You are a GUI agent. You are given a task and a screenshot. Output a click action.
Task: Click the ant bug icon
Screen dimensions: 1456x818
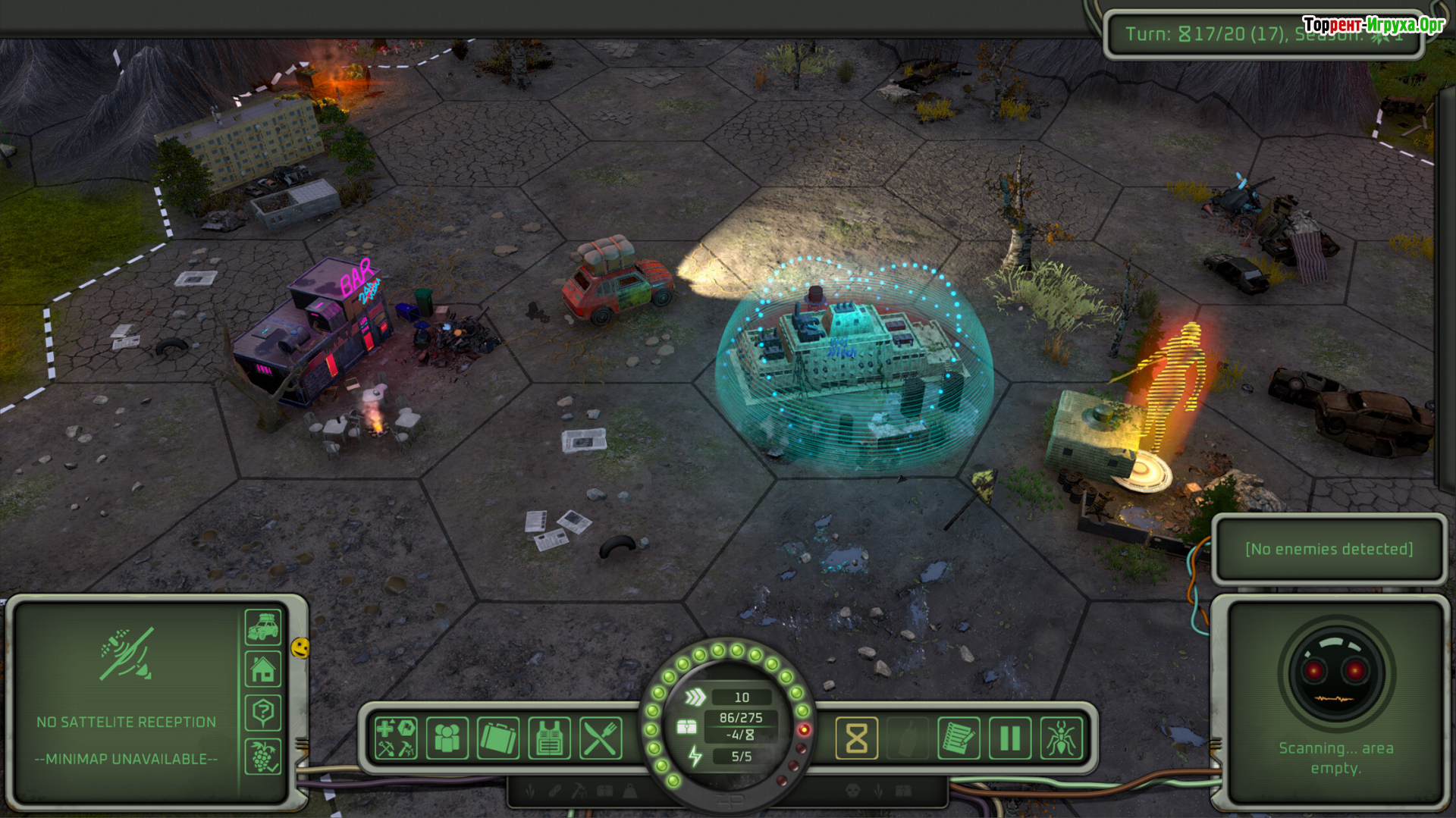click(x=1061, y=738)
